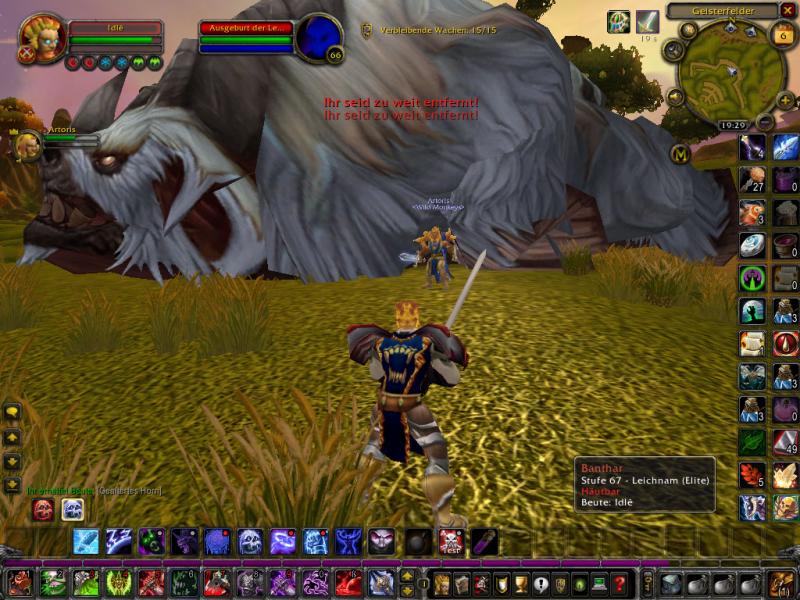Click the sword weapon buff icon
The height and width of the screenshot is (600, 800).
[x=648, y=22]
